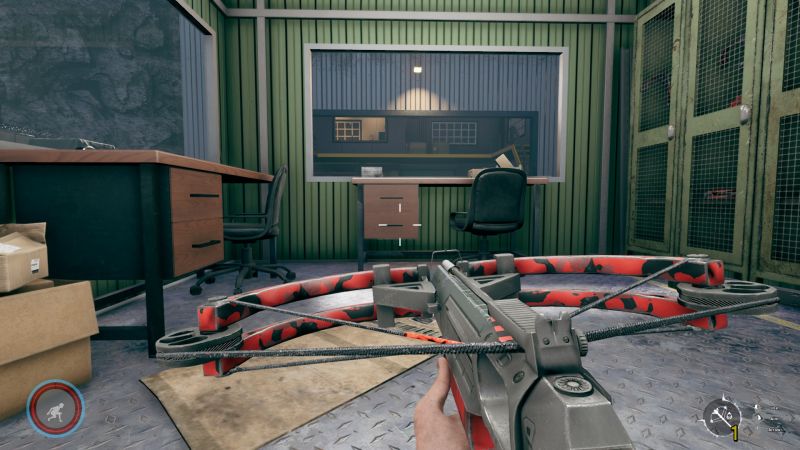
Task: Select the crossbow bolt ammo icon
Action: point(722,413)
